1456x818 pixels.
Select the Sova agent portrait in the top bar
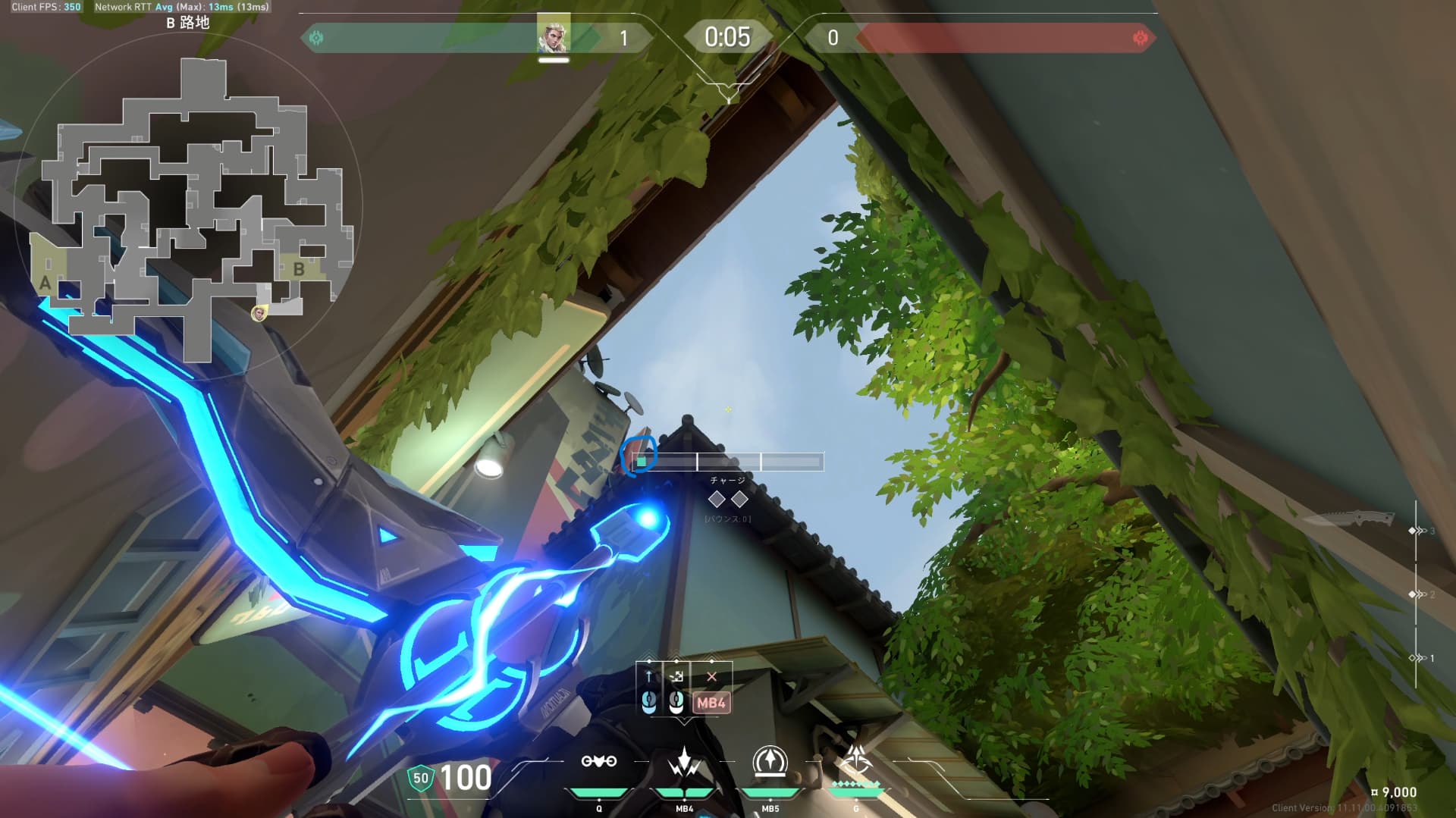(x=553, y=35)
